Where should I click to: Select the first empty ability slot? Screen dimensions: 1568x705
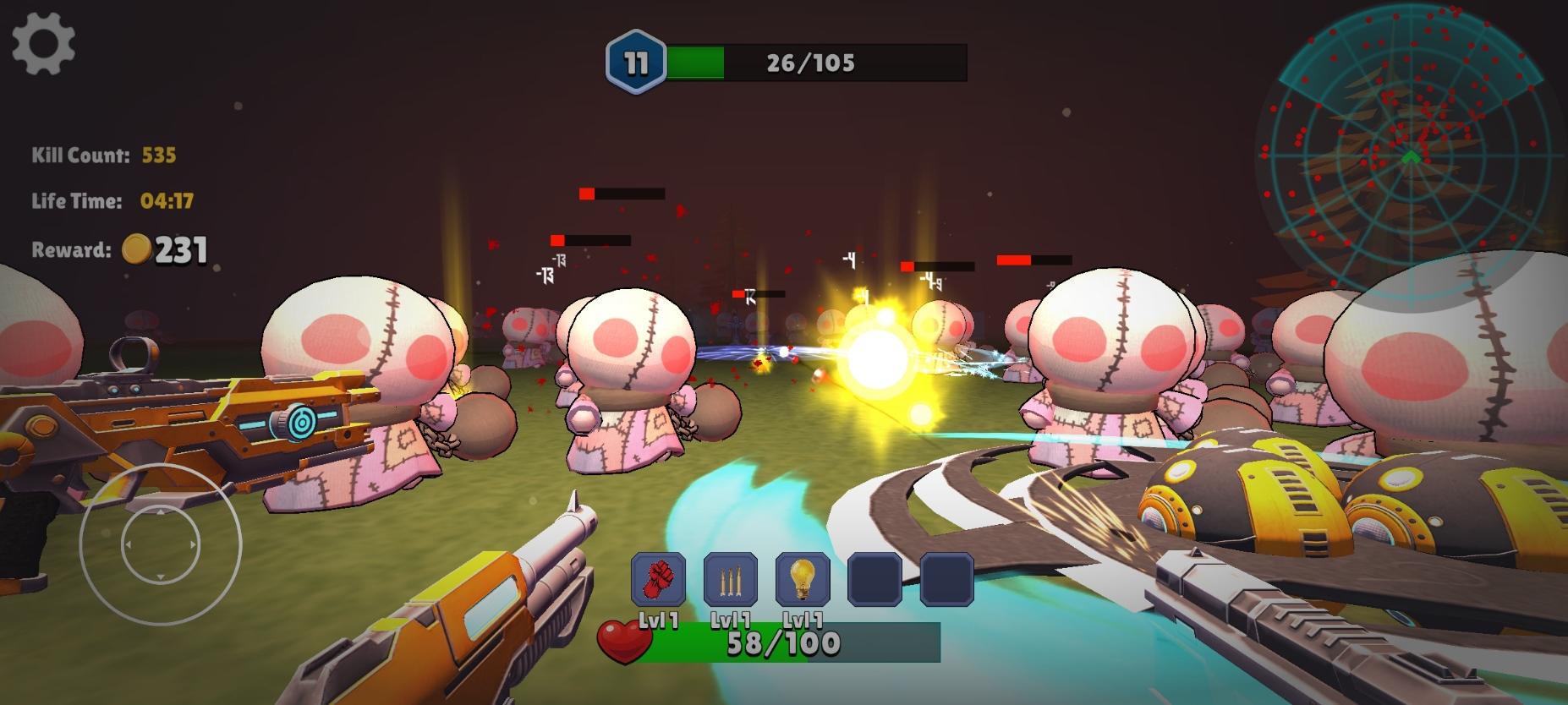pos(873,579)
